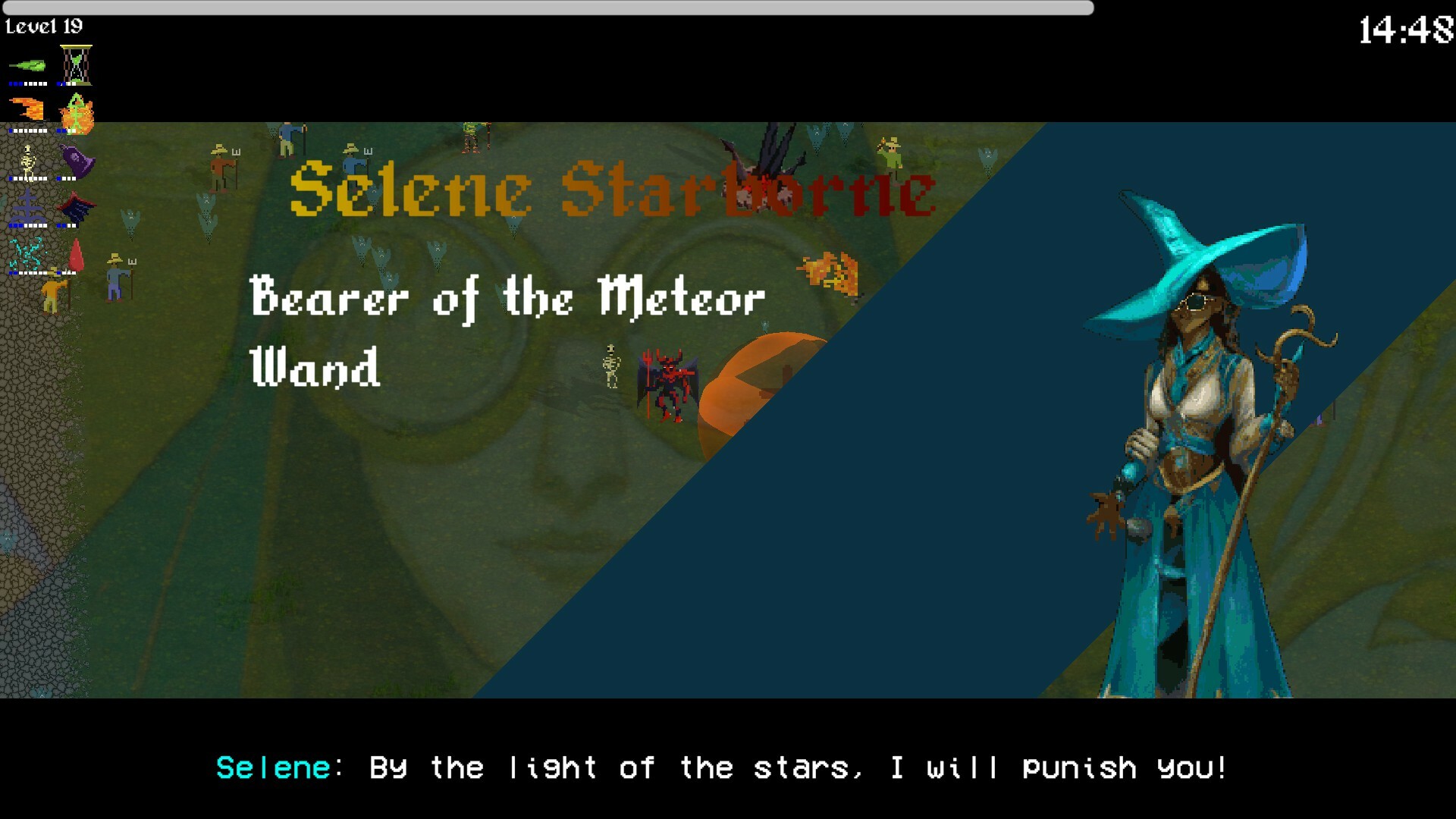1456x819 pixels.
Task: Click the upgrade pips under the hourglass icon
Action: click(x=67, y=83)
